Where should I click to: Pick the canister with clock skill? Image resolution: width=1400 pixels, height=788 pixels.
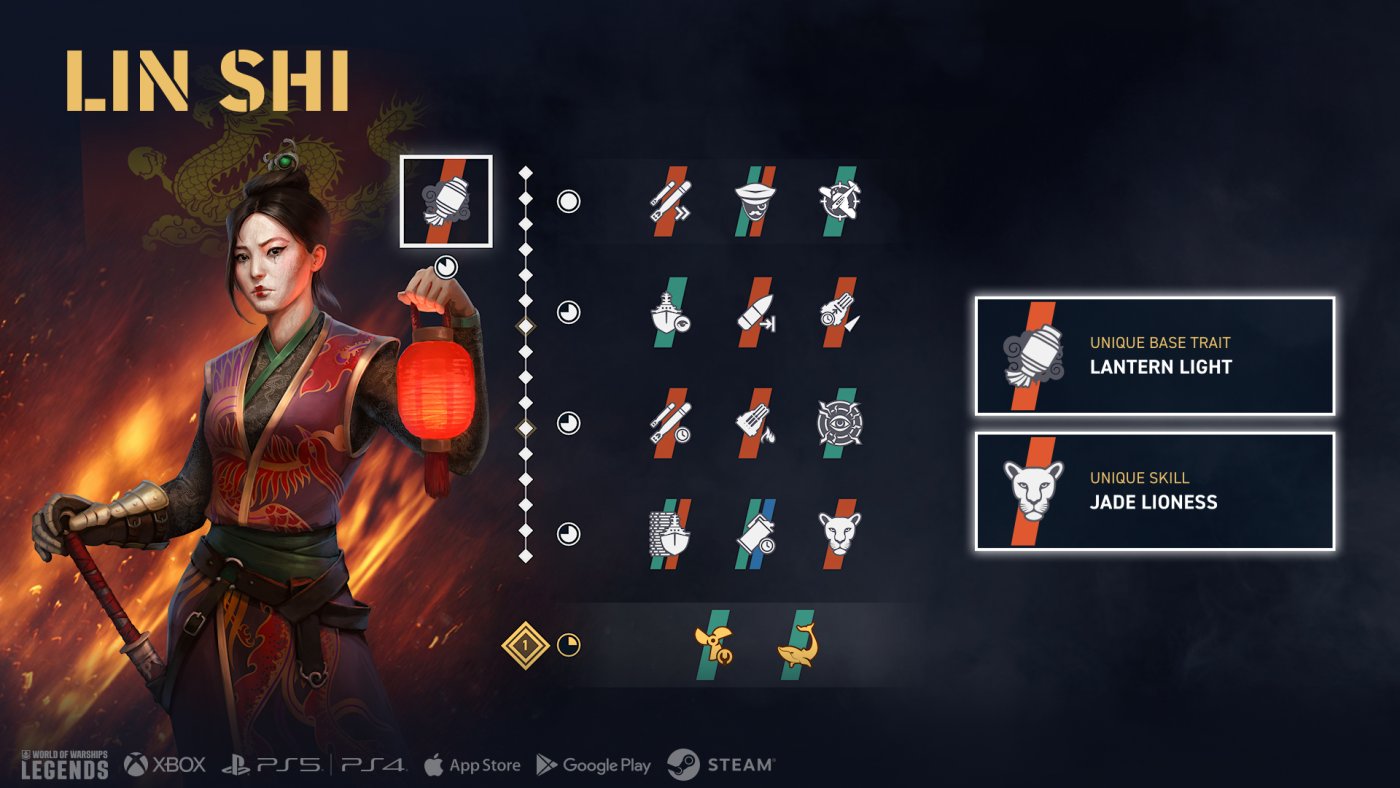tap(755, 534)
